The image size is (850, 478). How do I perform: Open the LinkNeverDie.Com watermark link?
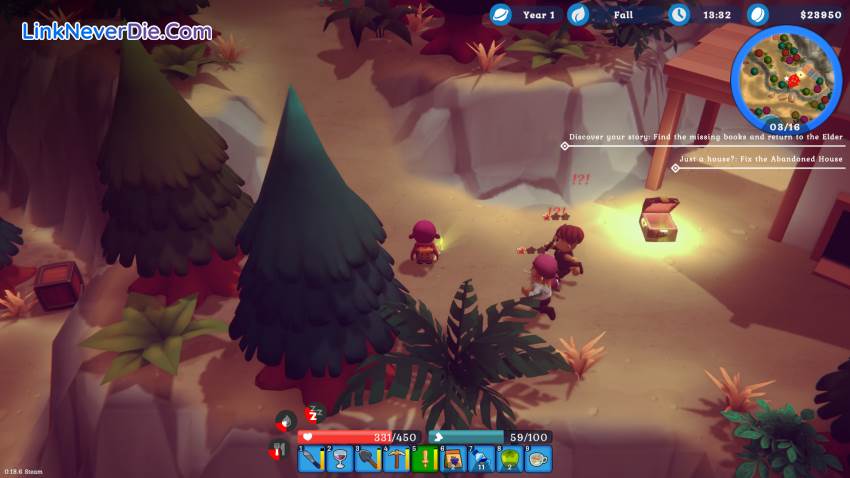tap(117, 31)
